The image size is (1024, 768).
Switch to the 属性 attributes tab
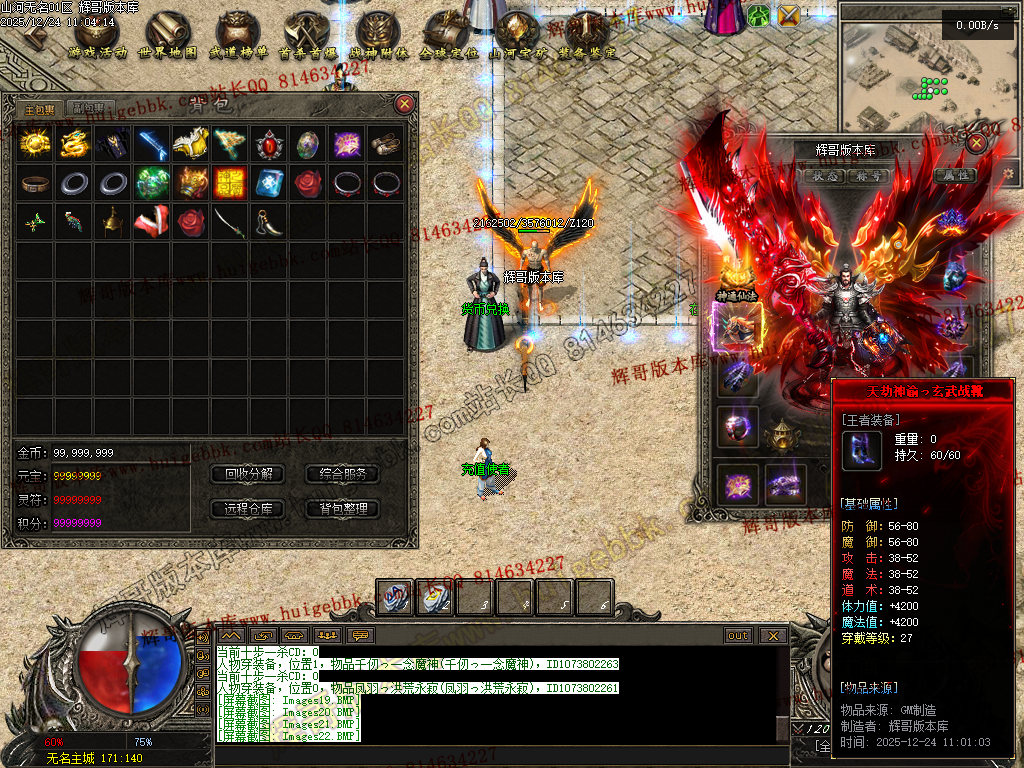click(x=954, y=176)
